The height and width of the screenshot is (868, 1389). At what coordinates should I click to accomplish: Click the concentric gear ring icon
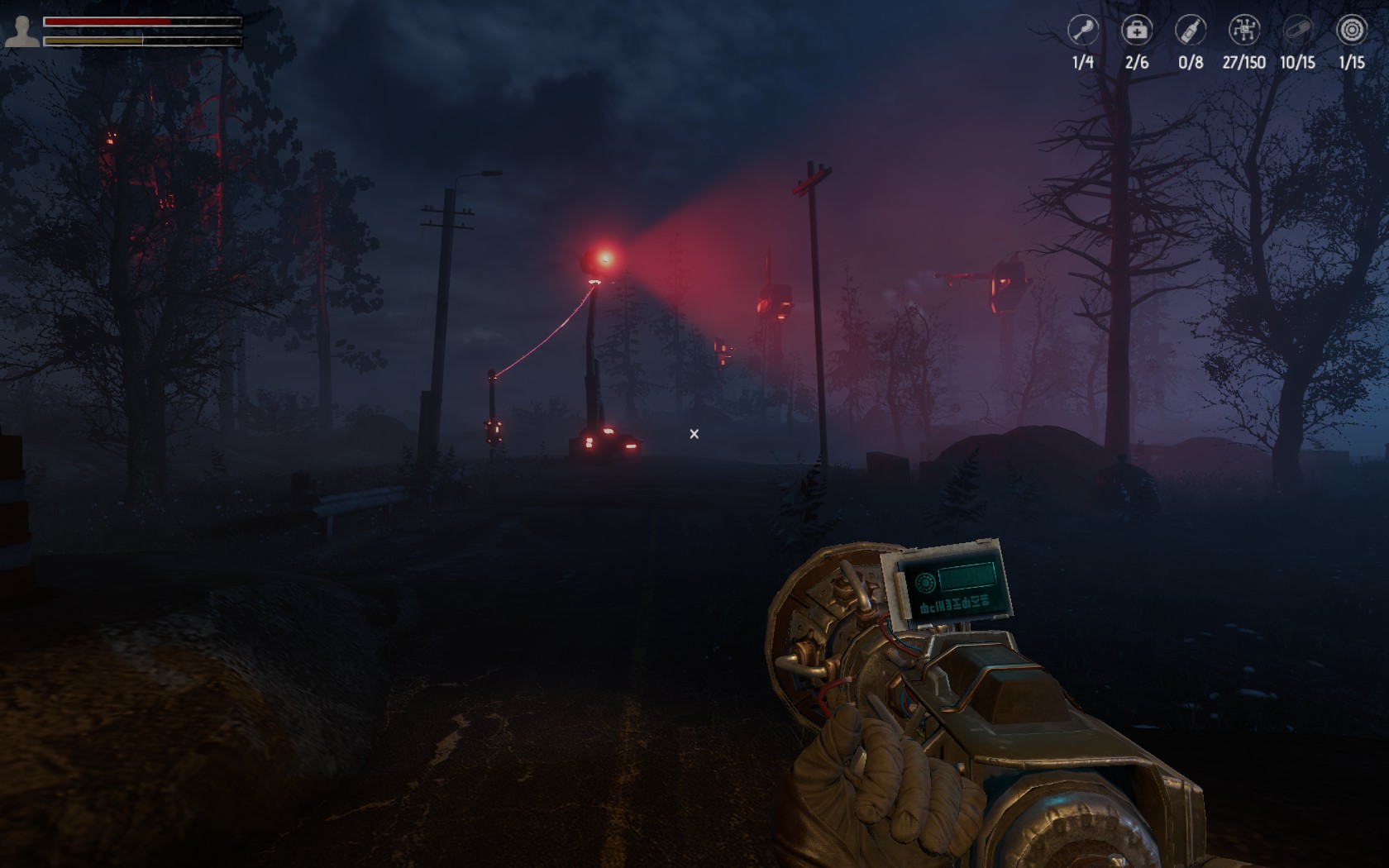[x=1351, y=31]
